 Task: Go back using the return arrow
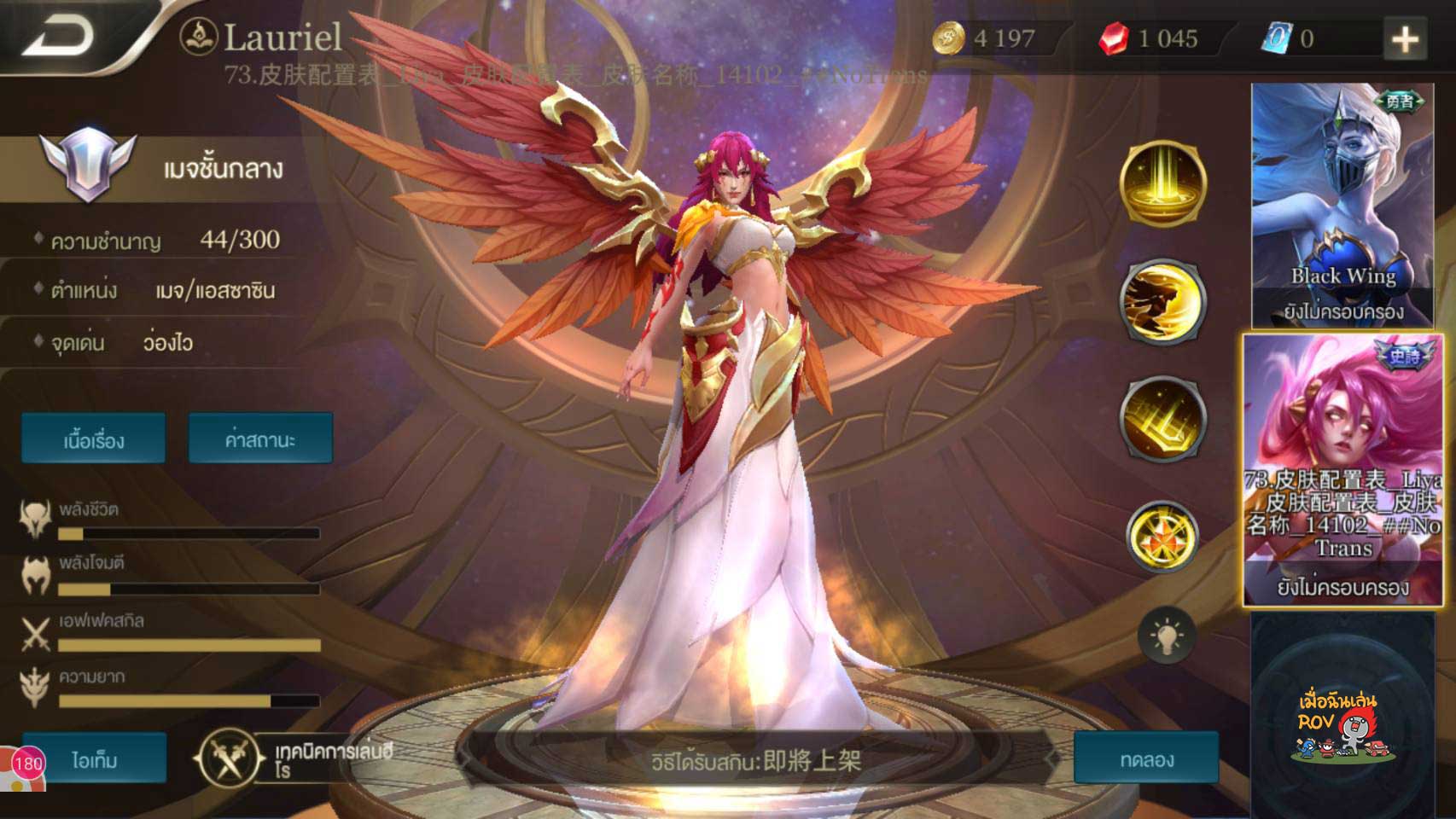[60, 36]
